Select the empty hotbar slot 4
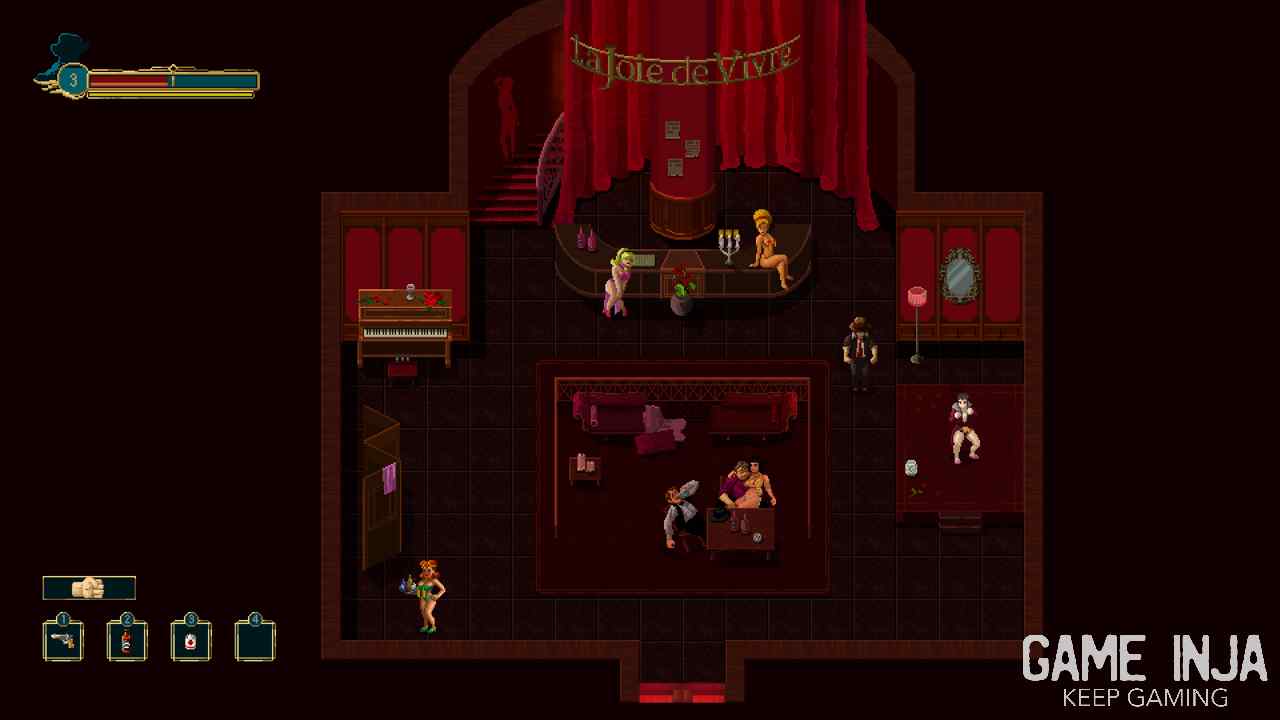The height and width of the screenshot is (720, 1280). point(255,641)
